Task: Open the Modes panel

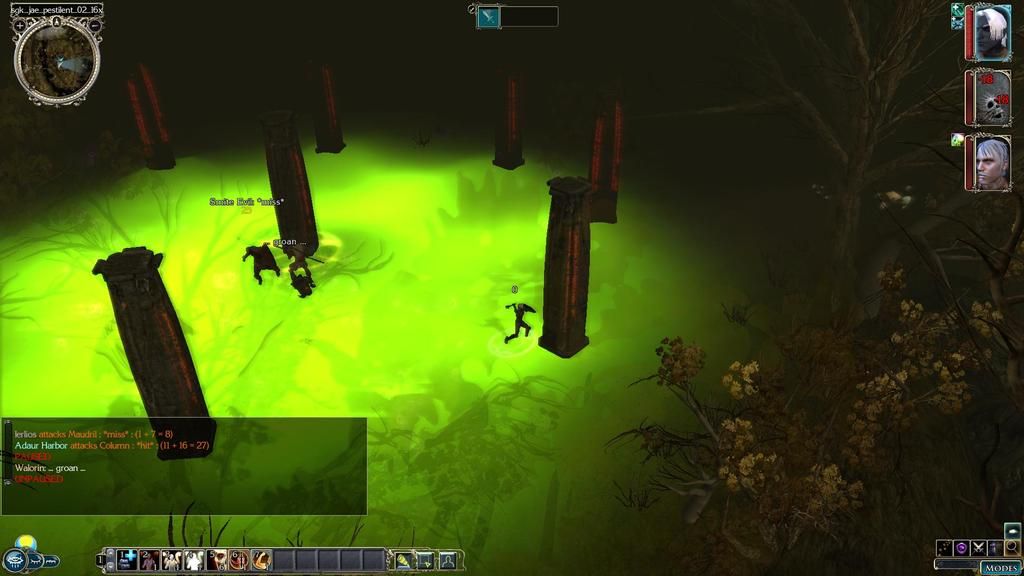Action: coord(1000,567)
